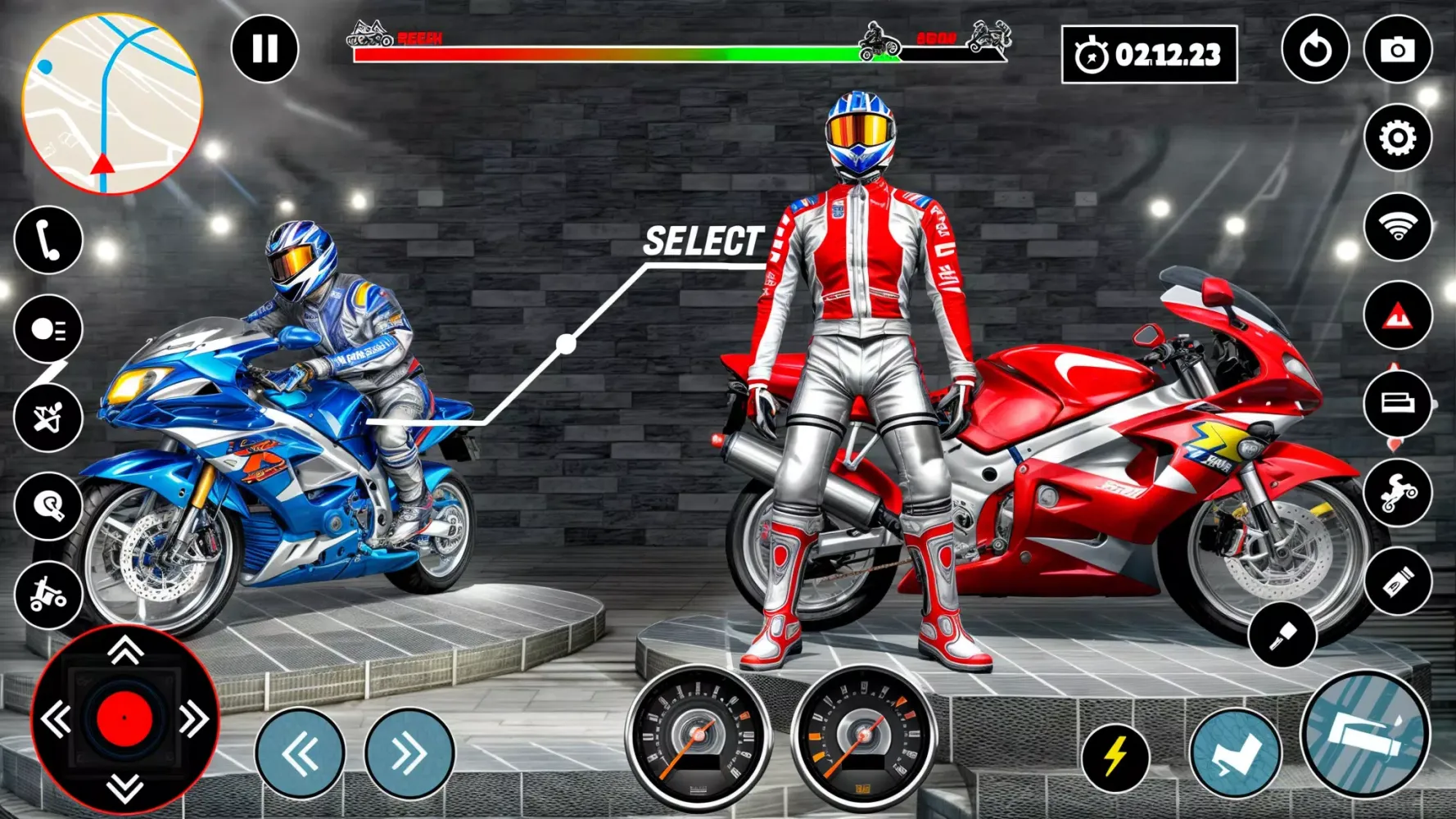Select the red-suited rider via the SELECT label
This screenshot has width=1456, height=819.
tap(703, 242)
